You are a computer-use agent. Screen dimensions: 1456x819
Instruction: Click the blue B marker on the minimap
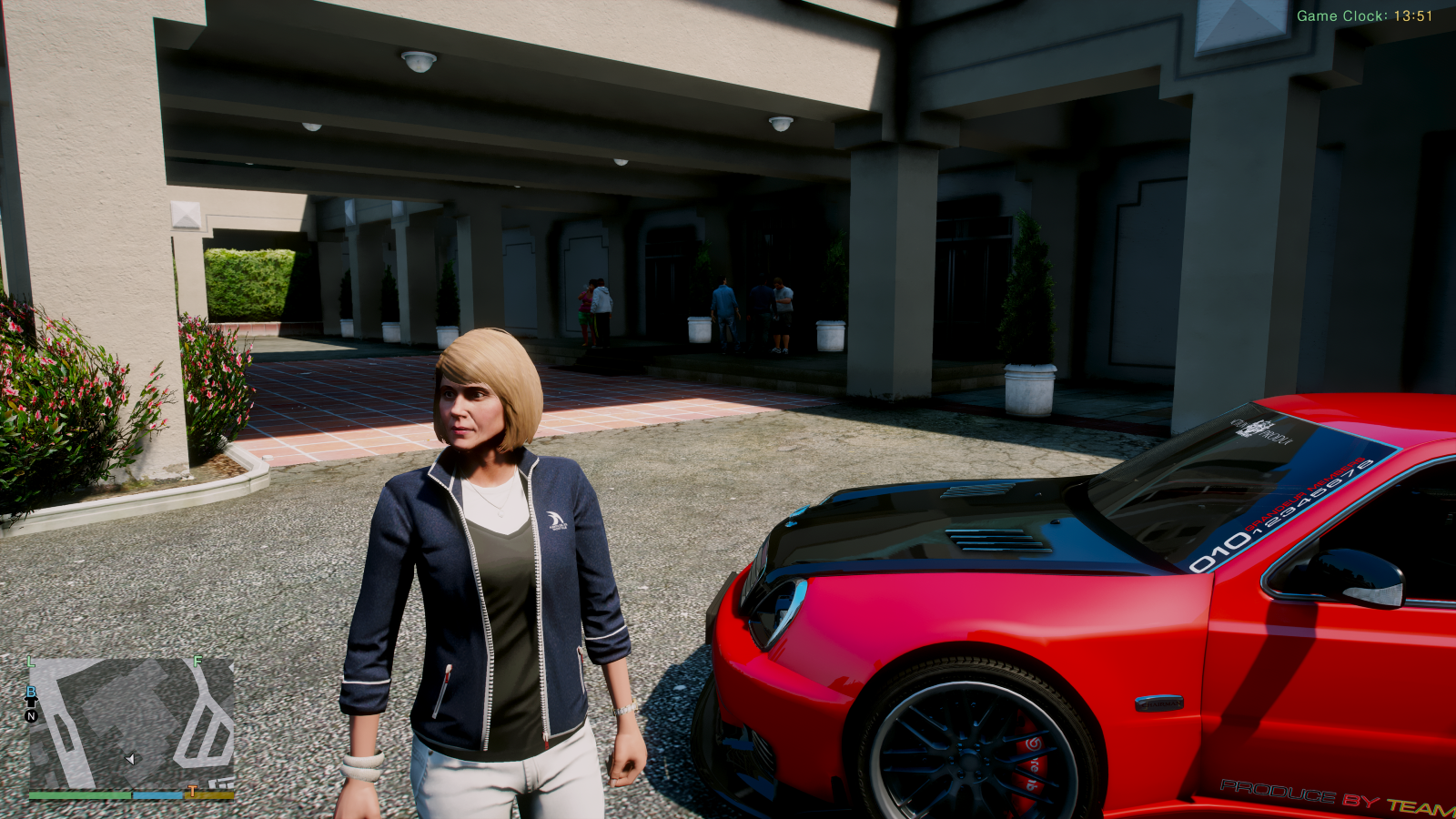coord(31,693)
